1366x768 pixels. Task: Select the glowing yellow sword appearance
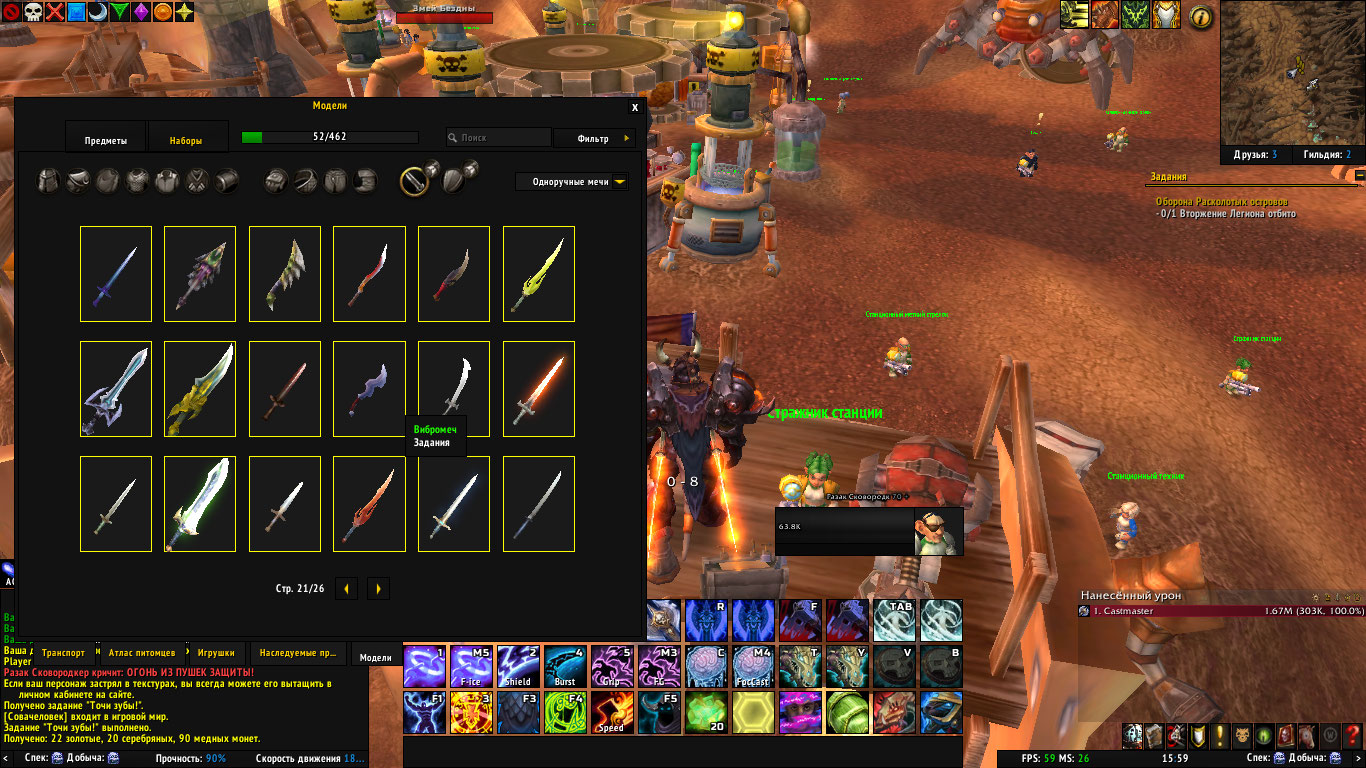click(539, 274)
